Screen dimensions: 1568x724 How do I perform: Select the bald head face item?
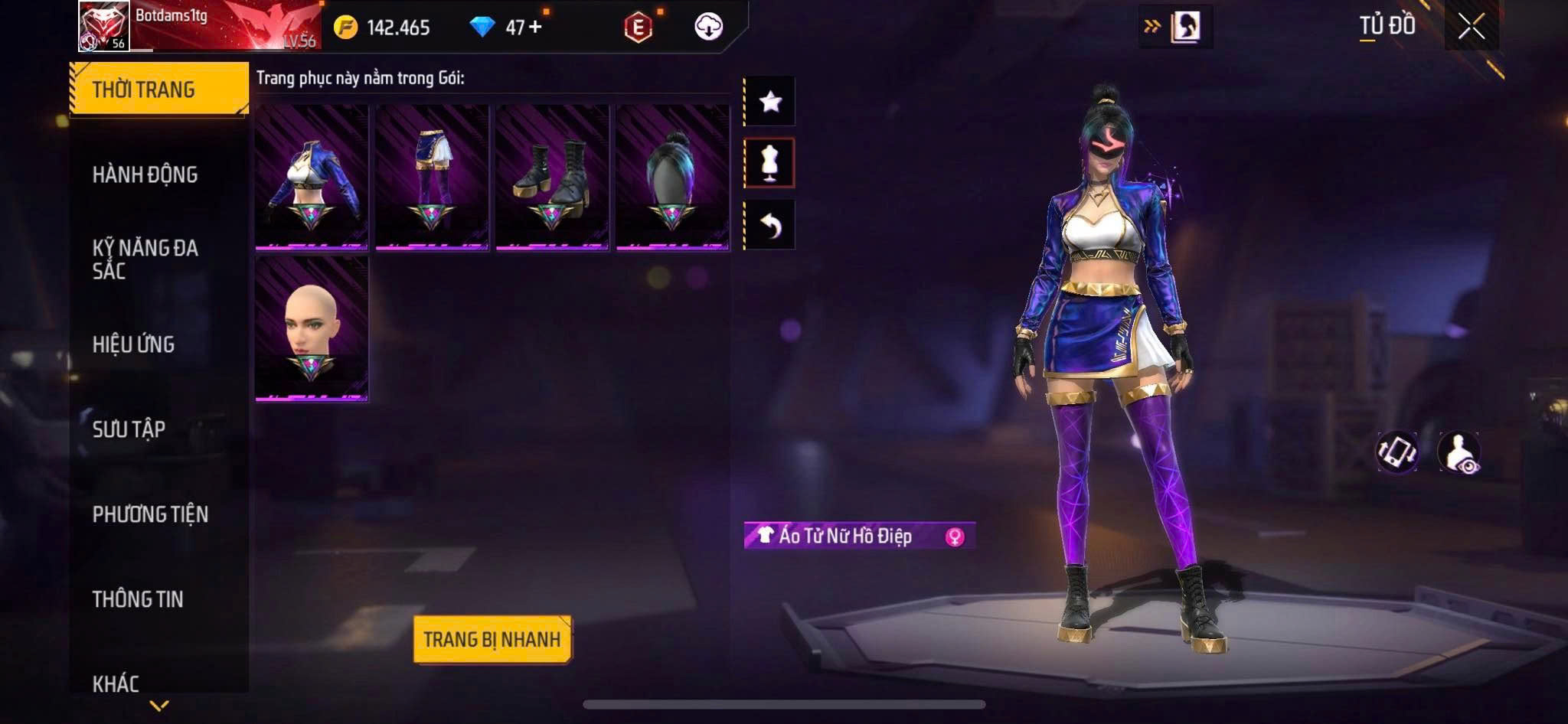pos(312,328)
